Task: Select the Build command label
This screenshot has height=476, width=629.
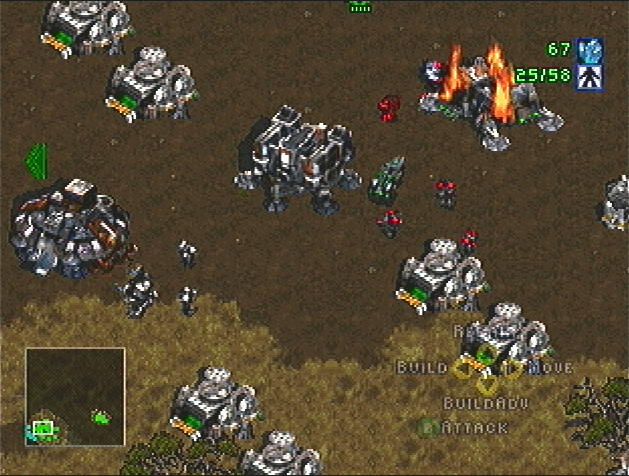Action: click(x=421, y=367)
